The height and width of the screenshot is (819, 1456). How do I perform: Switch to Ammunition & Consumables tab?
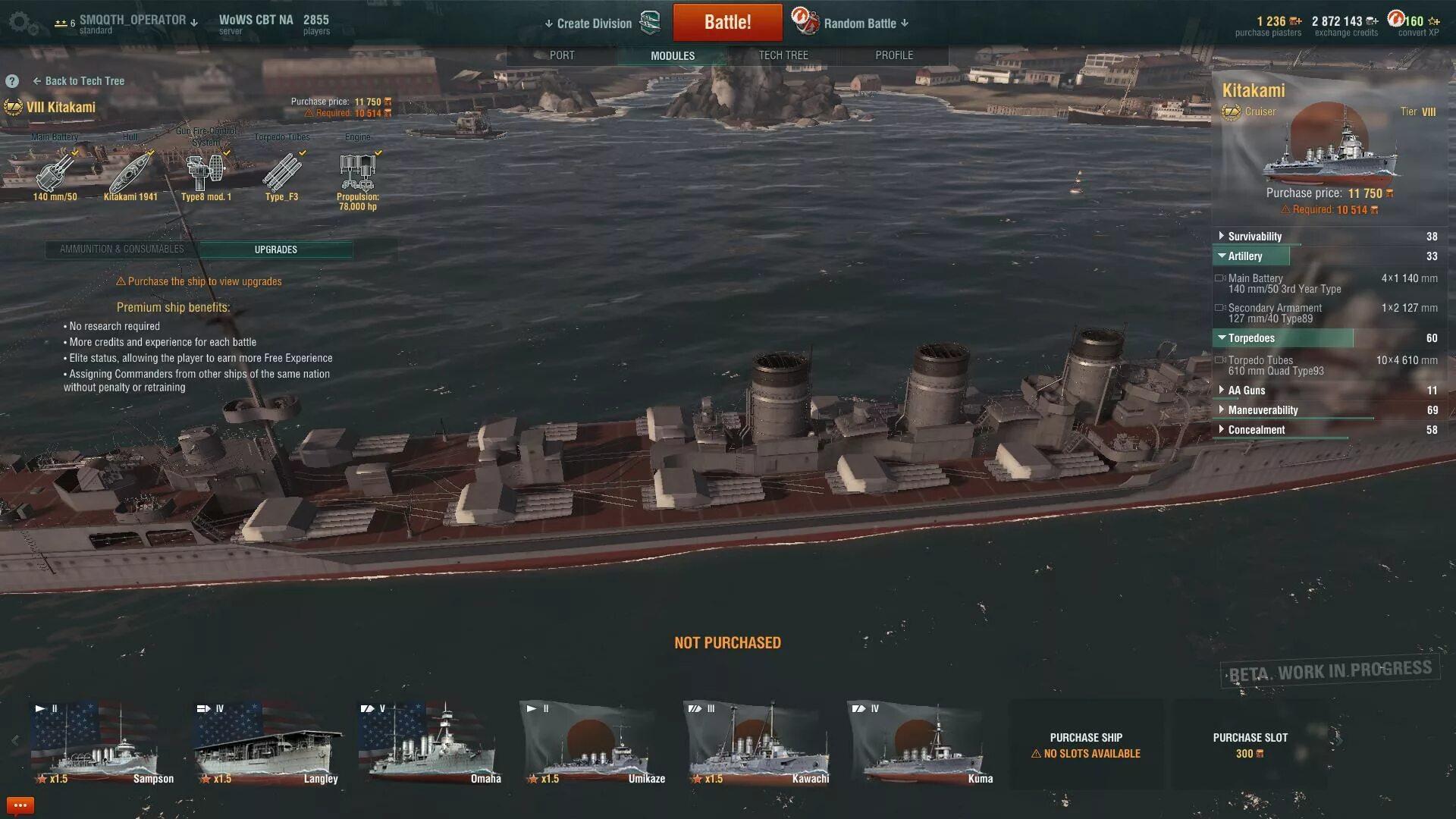pos(121,249)
